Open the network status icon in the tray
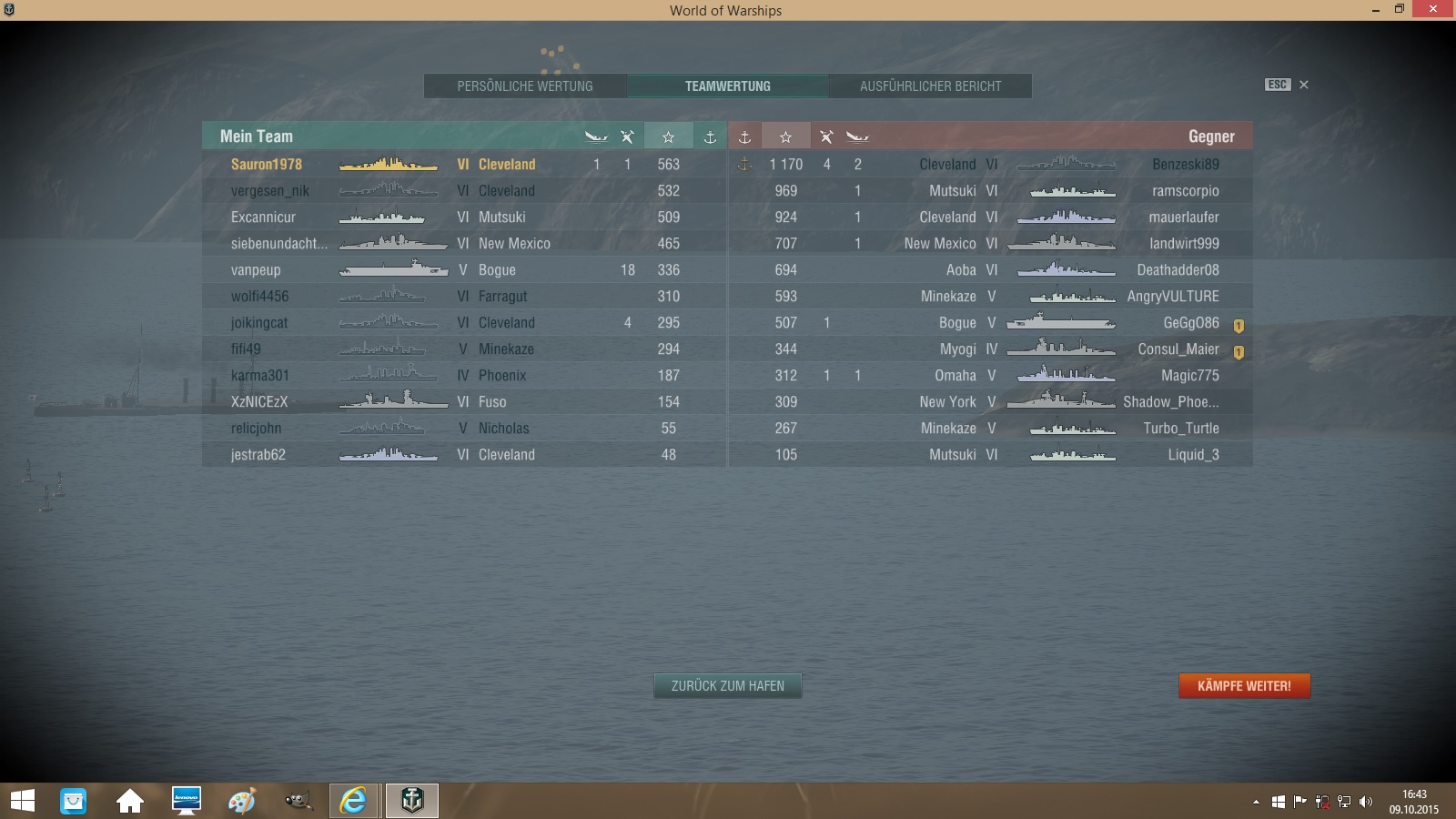 [x=1344, y=802]
